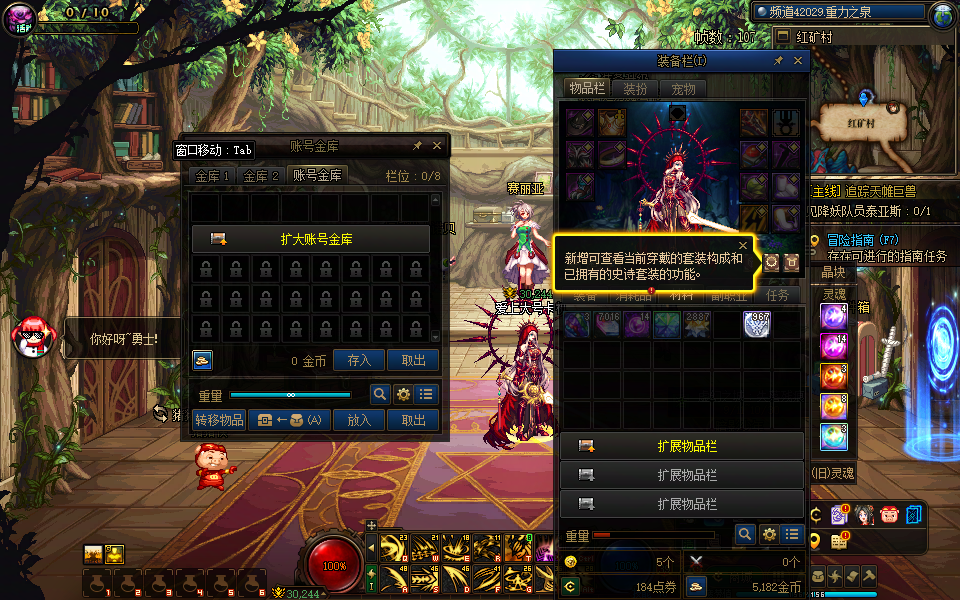Select the 任务 quest items tab

(x=777, y=295)
